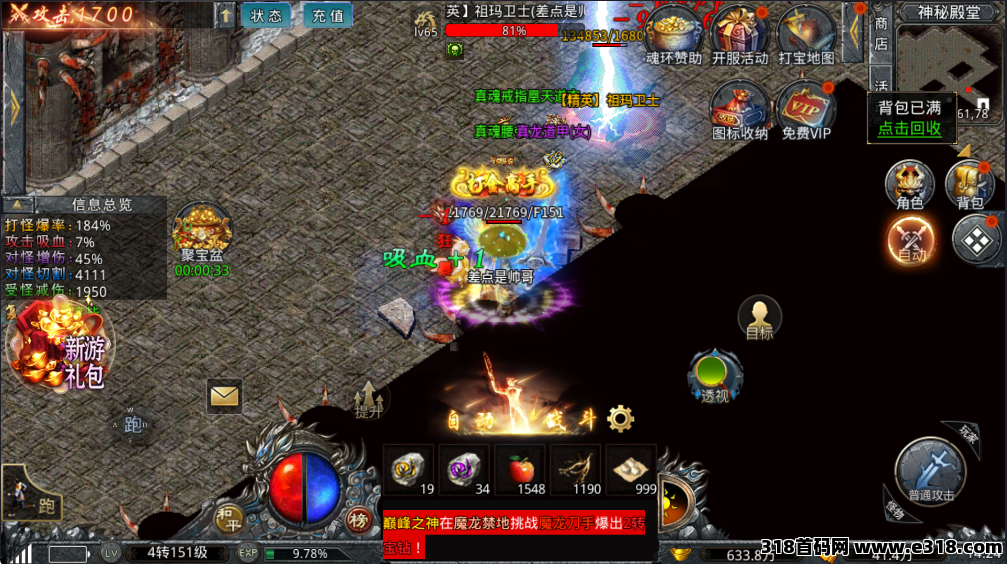The image size is (1007, 564).
Task: Open the 新游礼包 gift pack
Action: (x=60, y=345)
